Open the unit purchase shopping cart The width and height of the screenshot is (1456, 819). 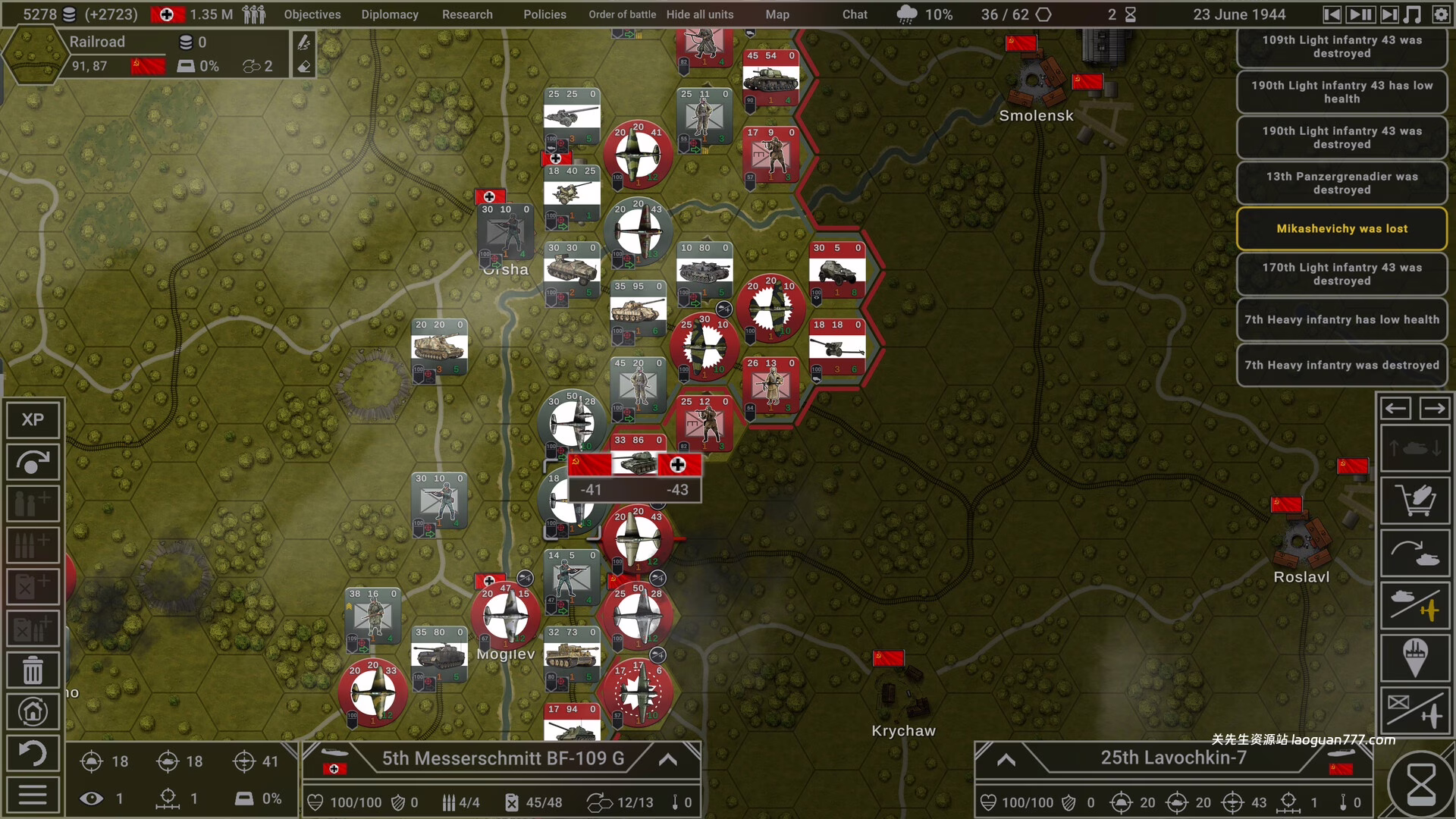[1415, 500]
